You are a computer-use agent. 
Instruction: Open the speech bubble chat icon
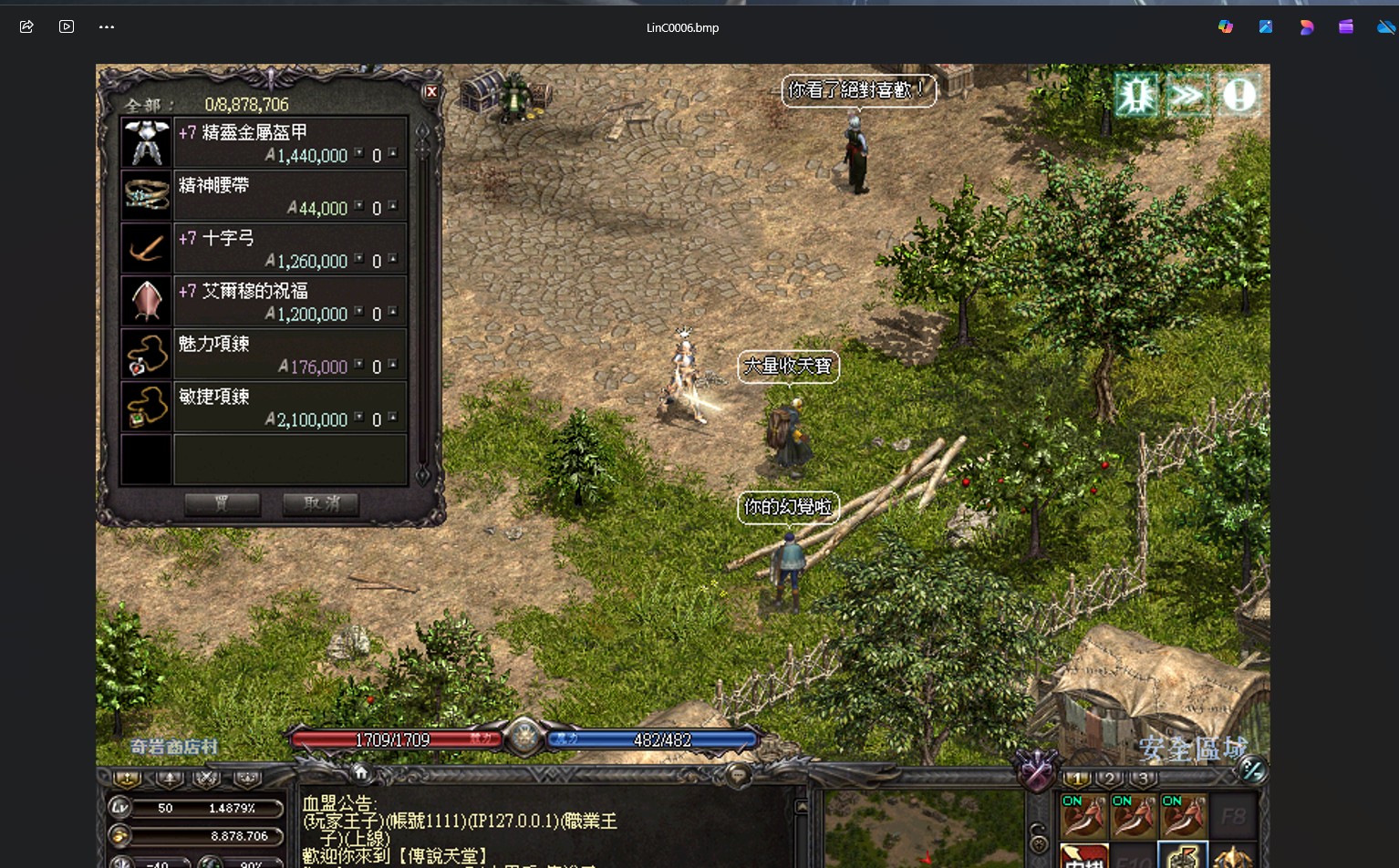coord(738,775)
